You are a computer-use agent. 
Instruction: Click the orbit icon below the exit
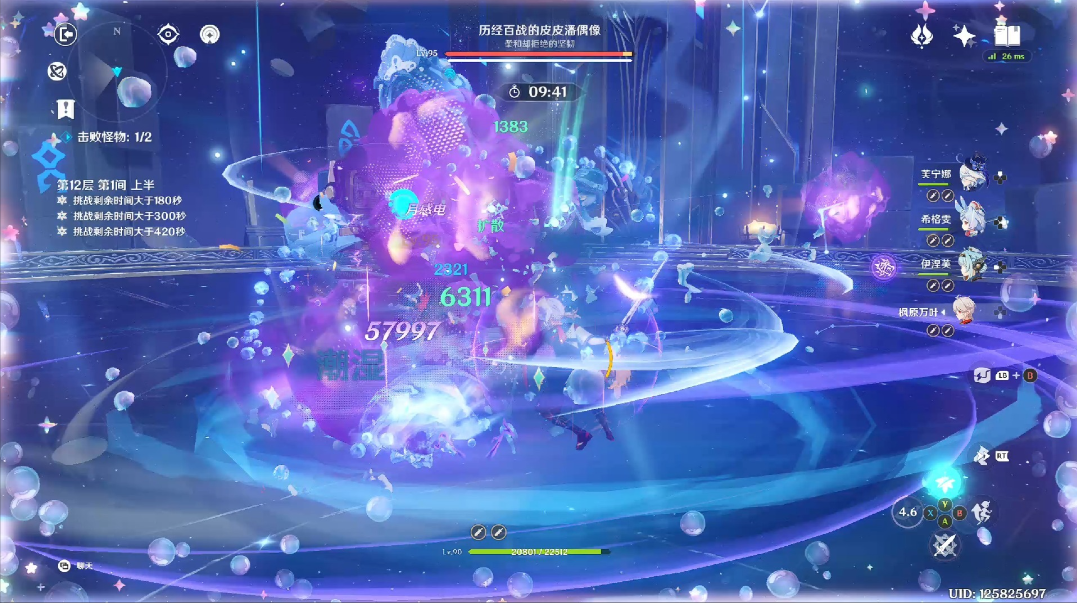click(57, 72)
